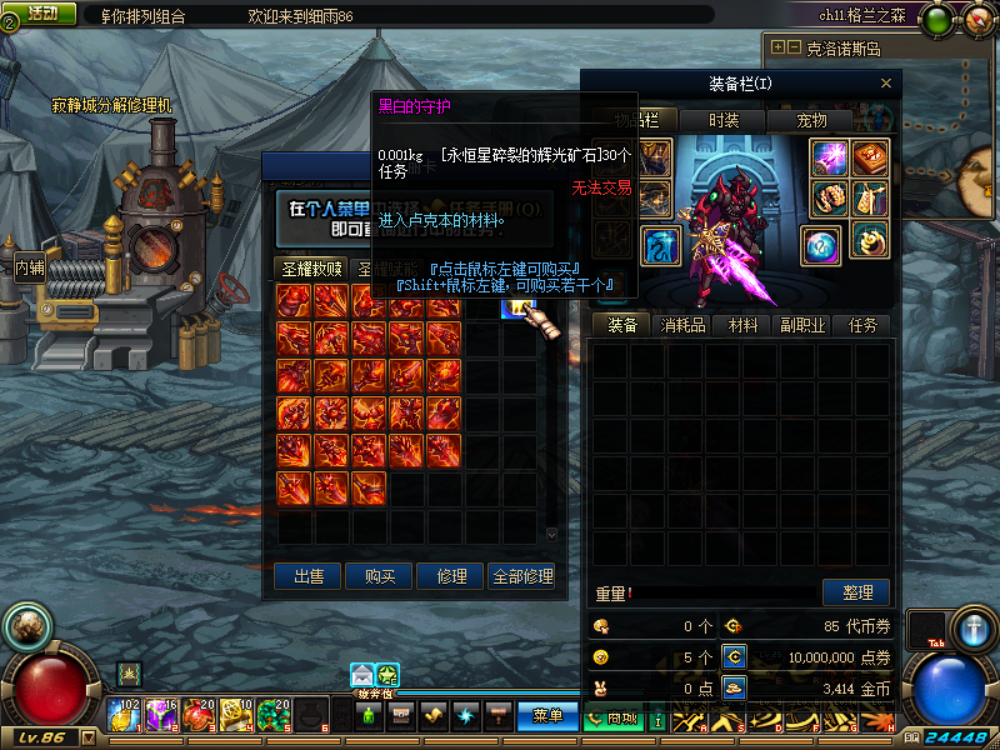Open the 宠物 tab

[x=811, y=120]
